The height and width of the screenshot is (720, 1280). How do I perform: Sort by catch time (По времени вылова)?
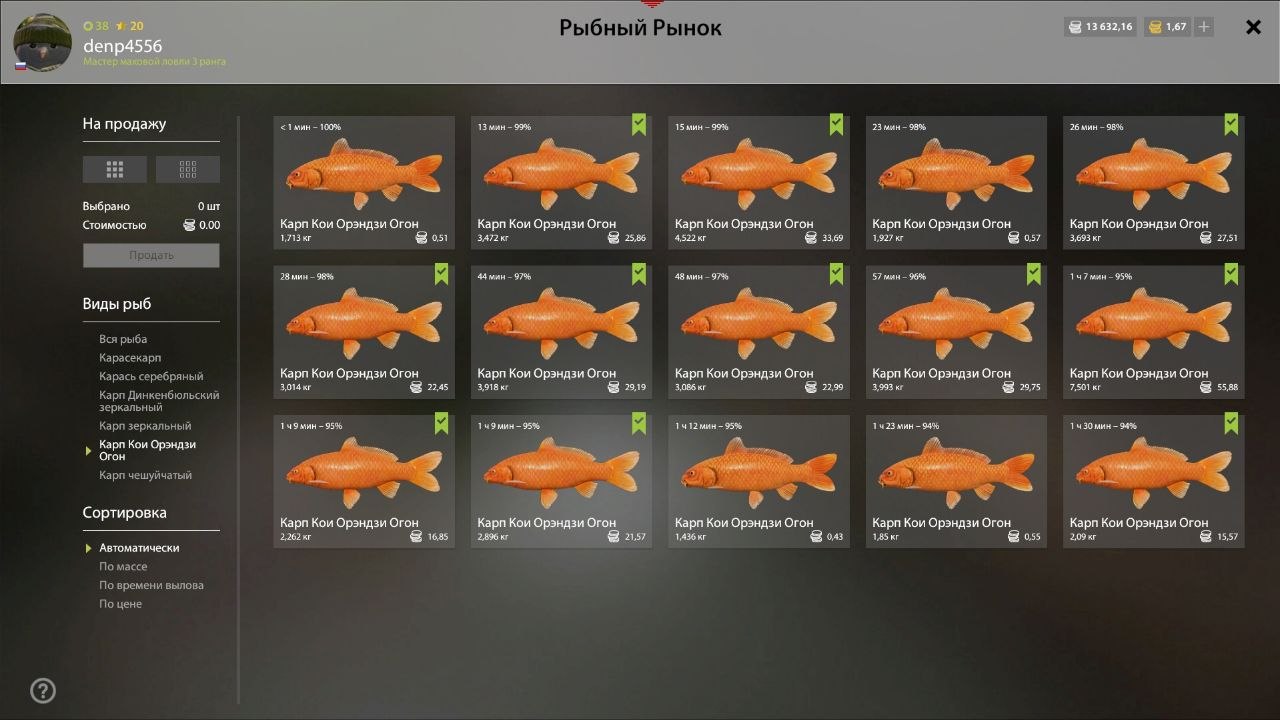click(151, 586)
